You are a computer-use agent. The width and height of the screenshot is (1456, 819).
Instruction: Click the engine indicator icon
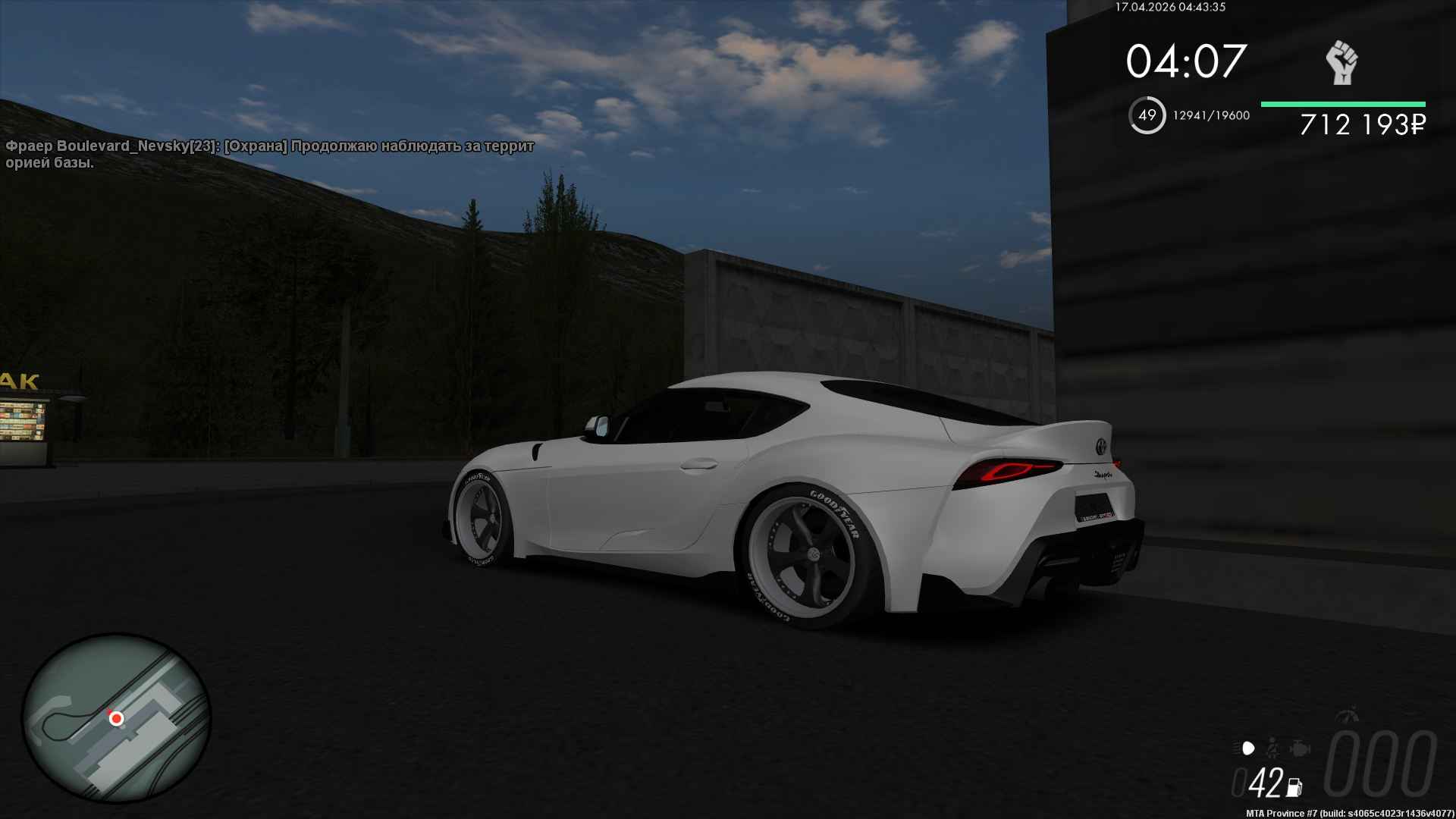click(1299, 748)
